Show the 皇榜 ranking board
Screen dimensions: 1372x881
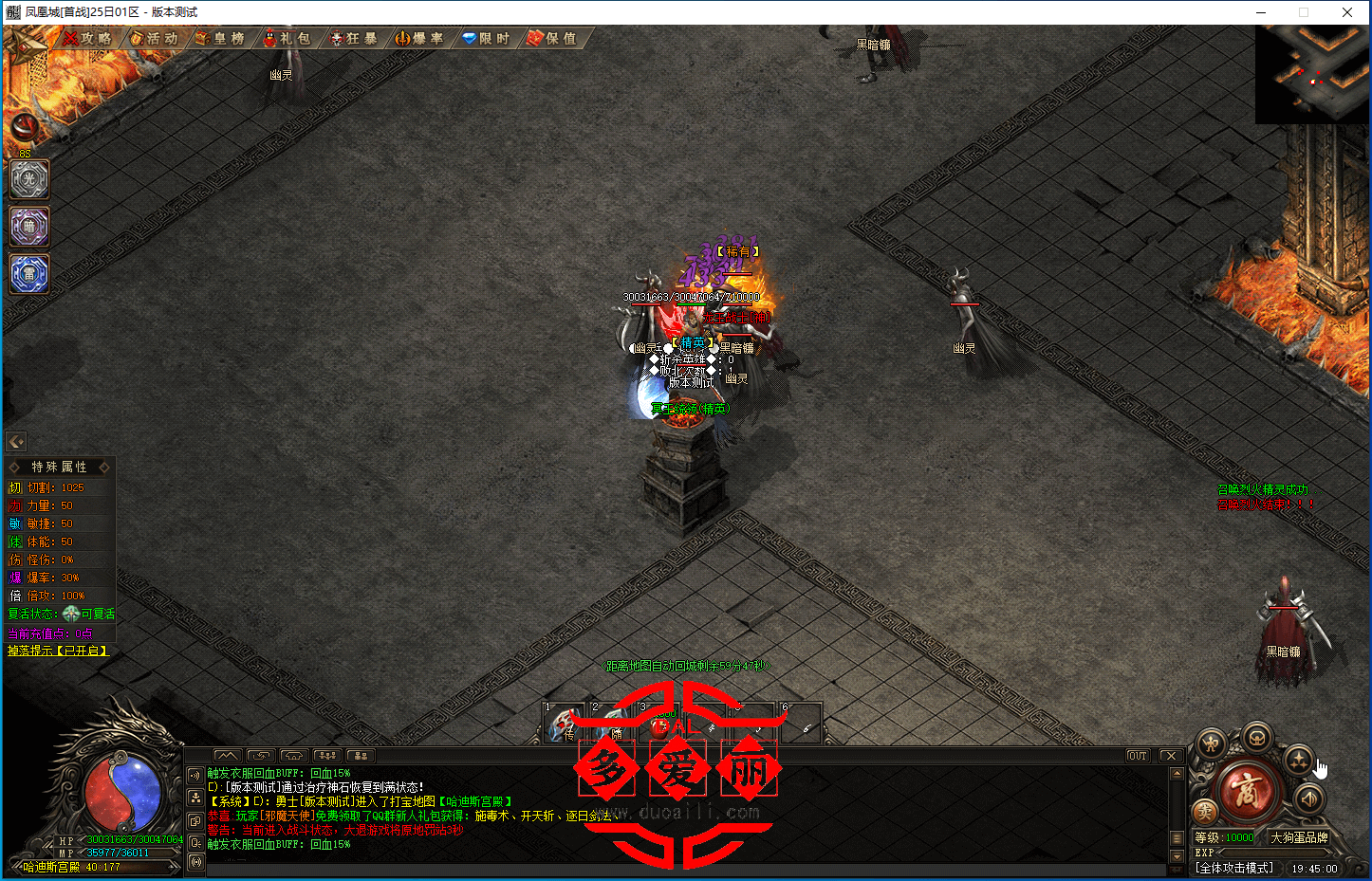pyautogui.click(x=221, y=38)
